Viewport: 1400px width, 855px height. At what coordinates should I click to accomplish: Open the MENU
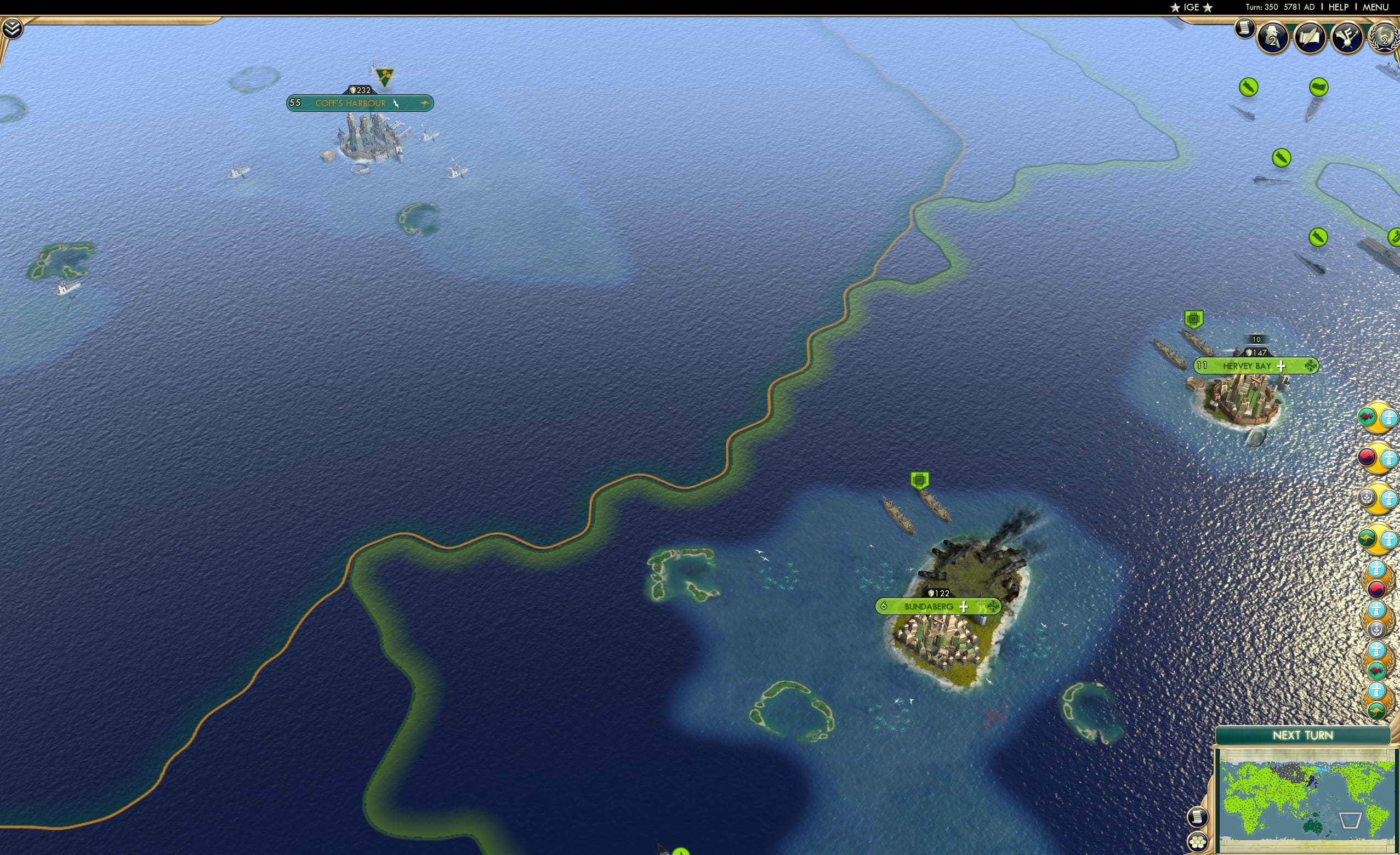tap(1375, 7)
